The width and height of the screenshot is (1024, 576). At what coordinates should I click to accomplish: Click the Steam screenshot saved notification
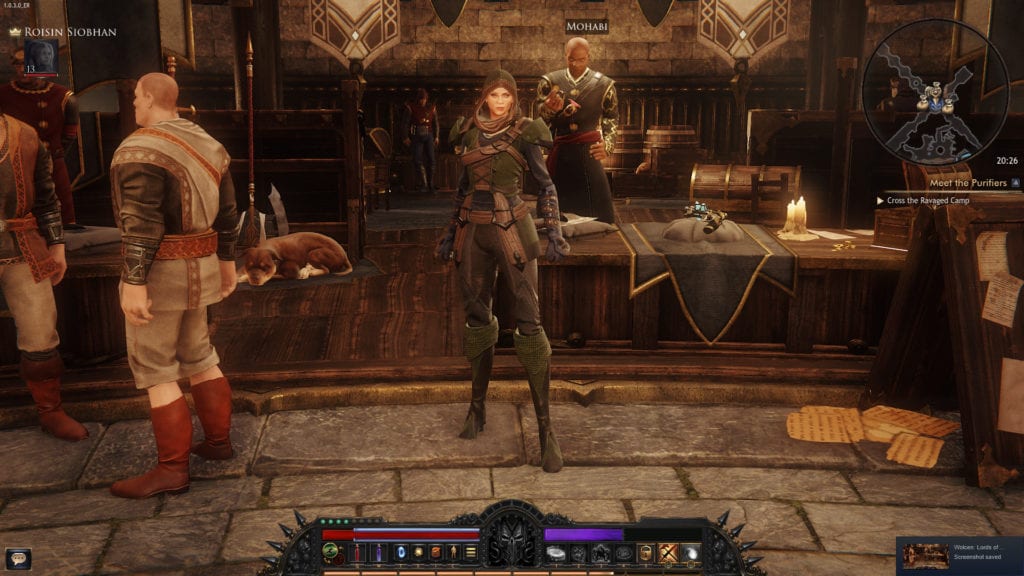[x=959, y=555]
